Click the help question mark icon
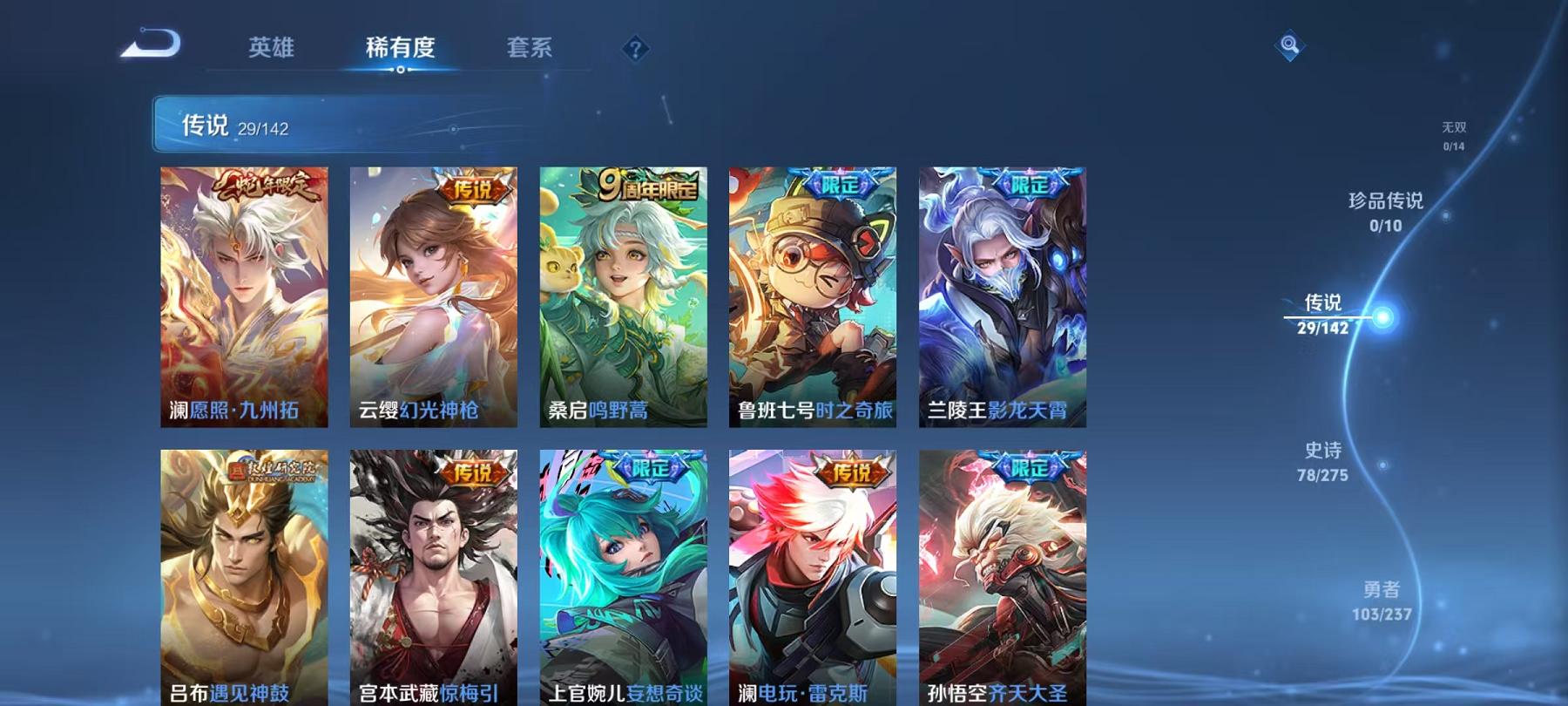The image size is (1568, 706). pyautogui.click(x=635, y=48)
